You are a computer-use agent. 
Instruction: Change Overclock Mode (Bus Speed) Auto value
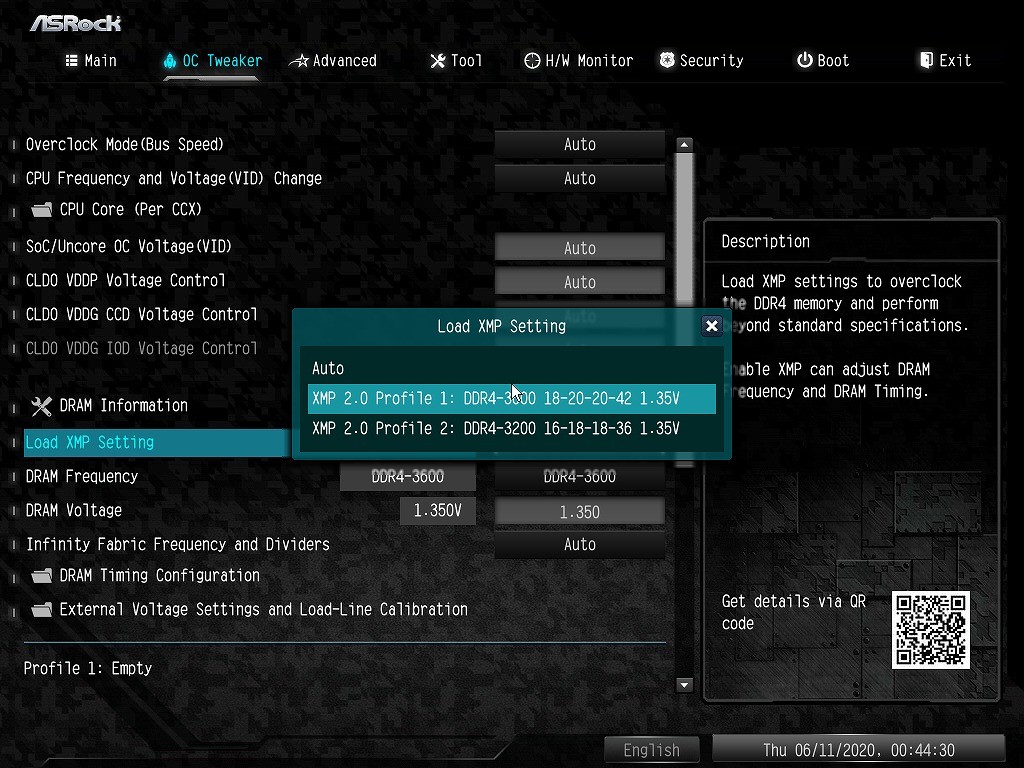[x=579, y=145]
